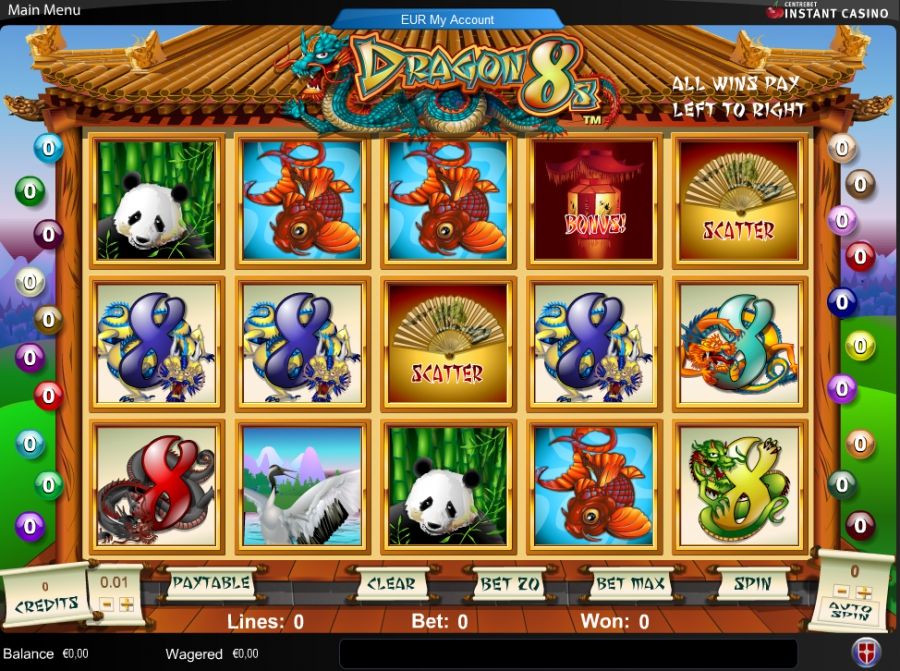Screen dimensions: 900x671
Task: Open the Main Menu
Action: point(44,10)
